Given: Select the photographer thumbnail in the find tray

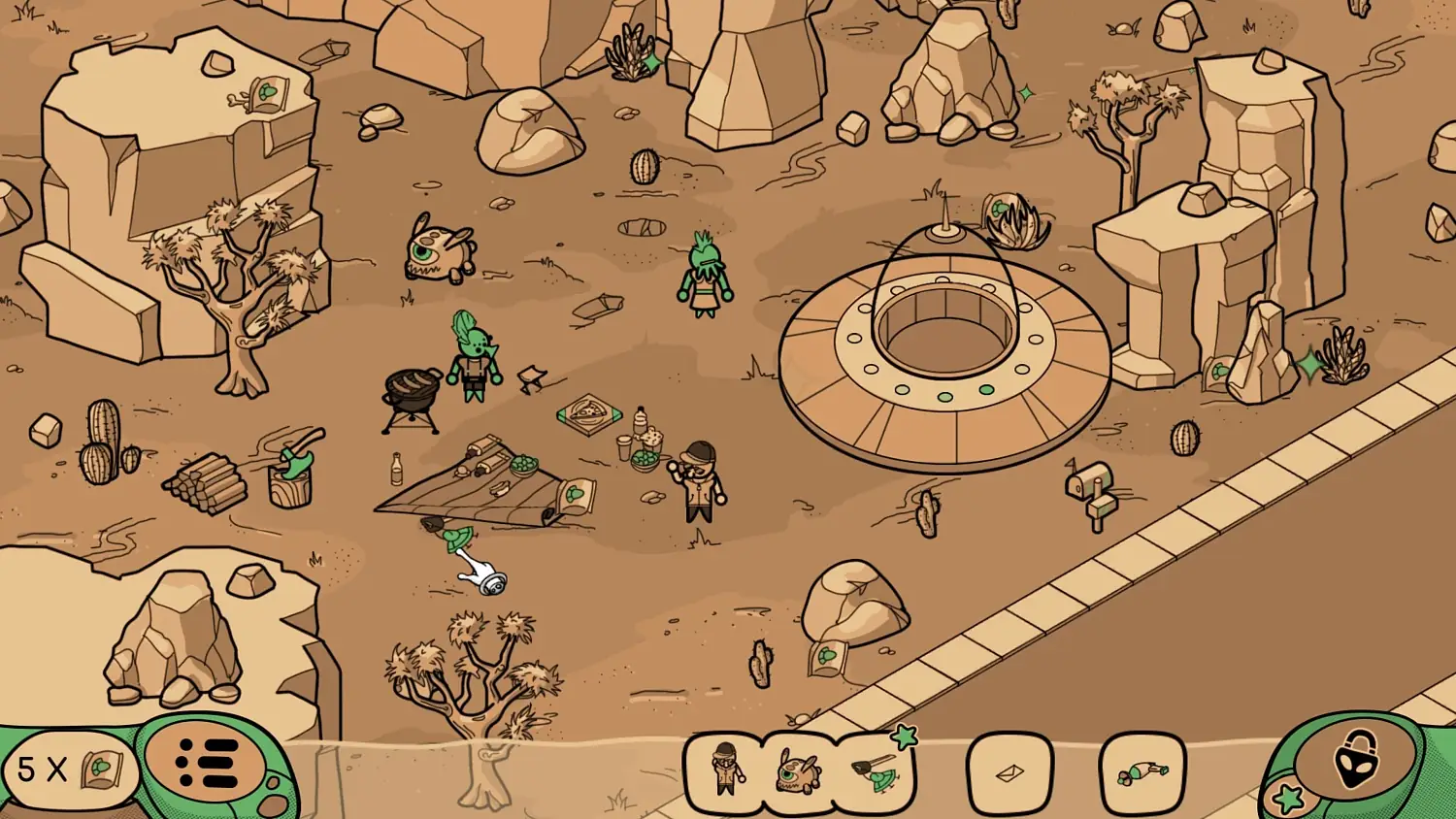Looking at the screenshot, I should pyautogui.click(x=727, y=770).
